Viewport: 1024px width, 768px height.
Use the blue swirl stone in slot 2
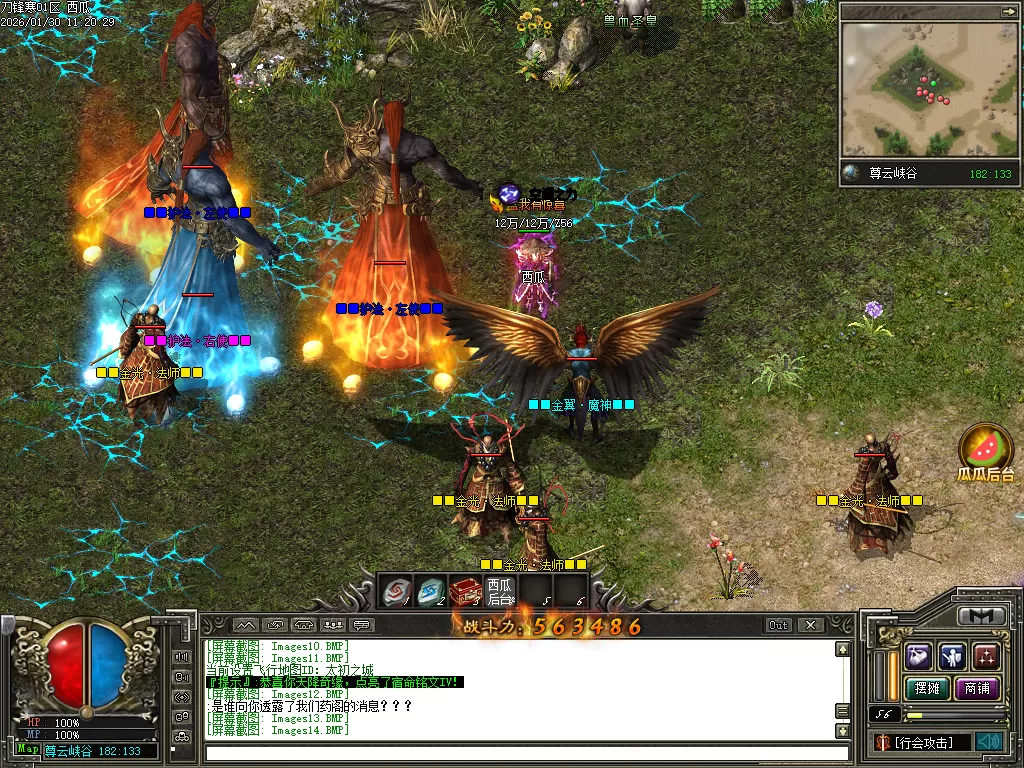(431, 591)
